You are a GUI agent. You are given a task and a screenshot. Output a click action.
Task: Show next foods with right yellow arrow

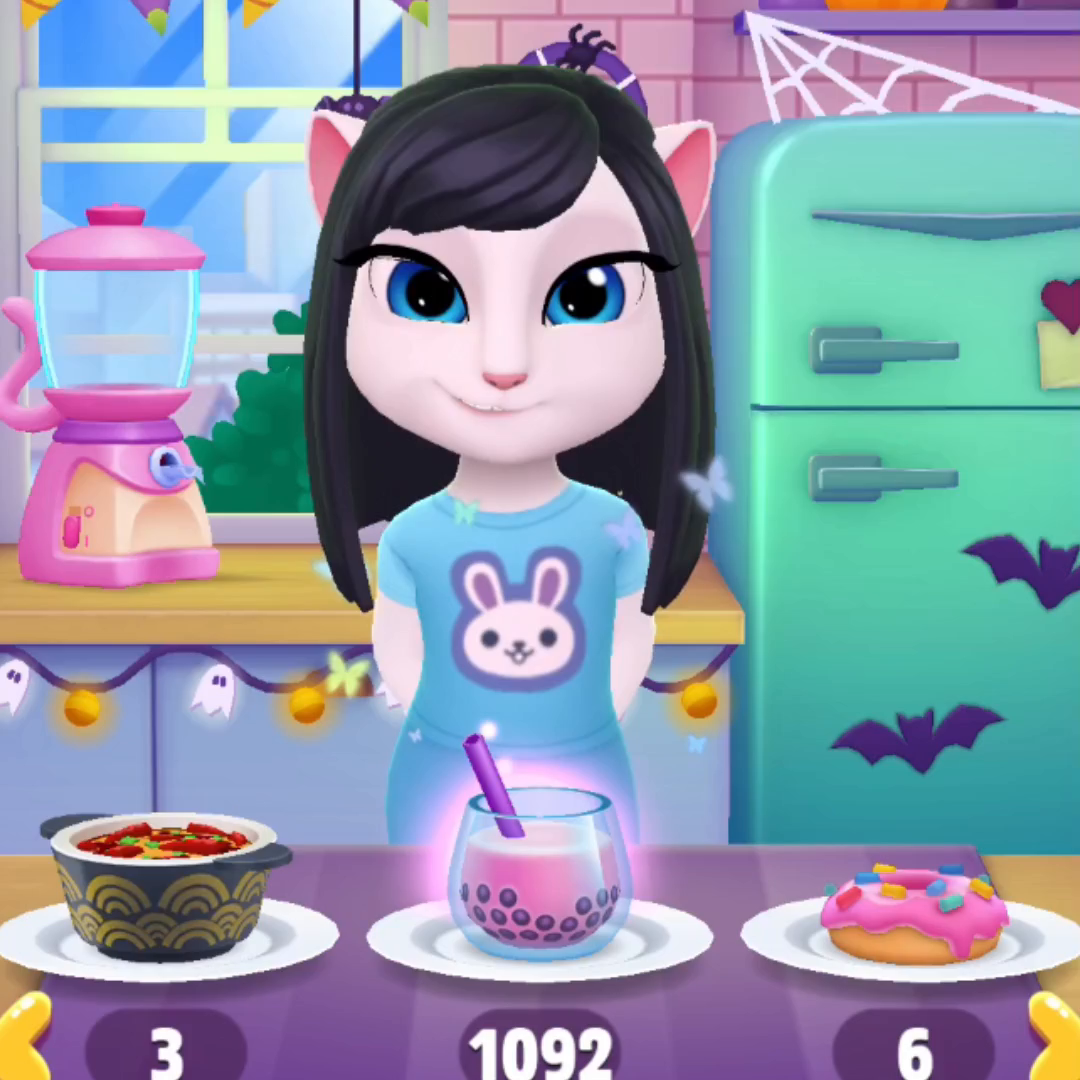point(1056,1040)
